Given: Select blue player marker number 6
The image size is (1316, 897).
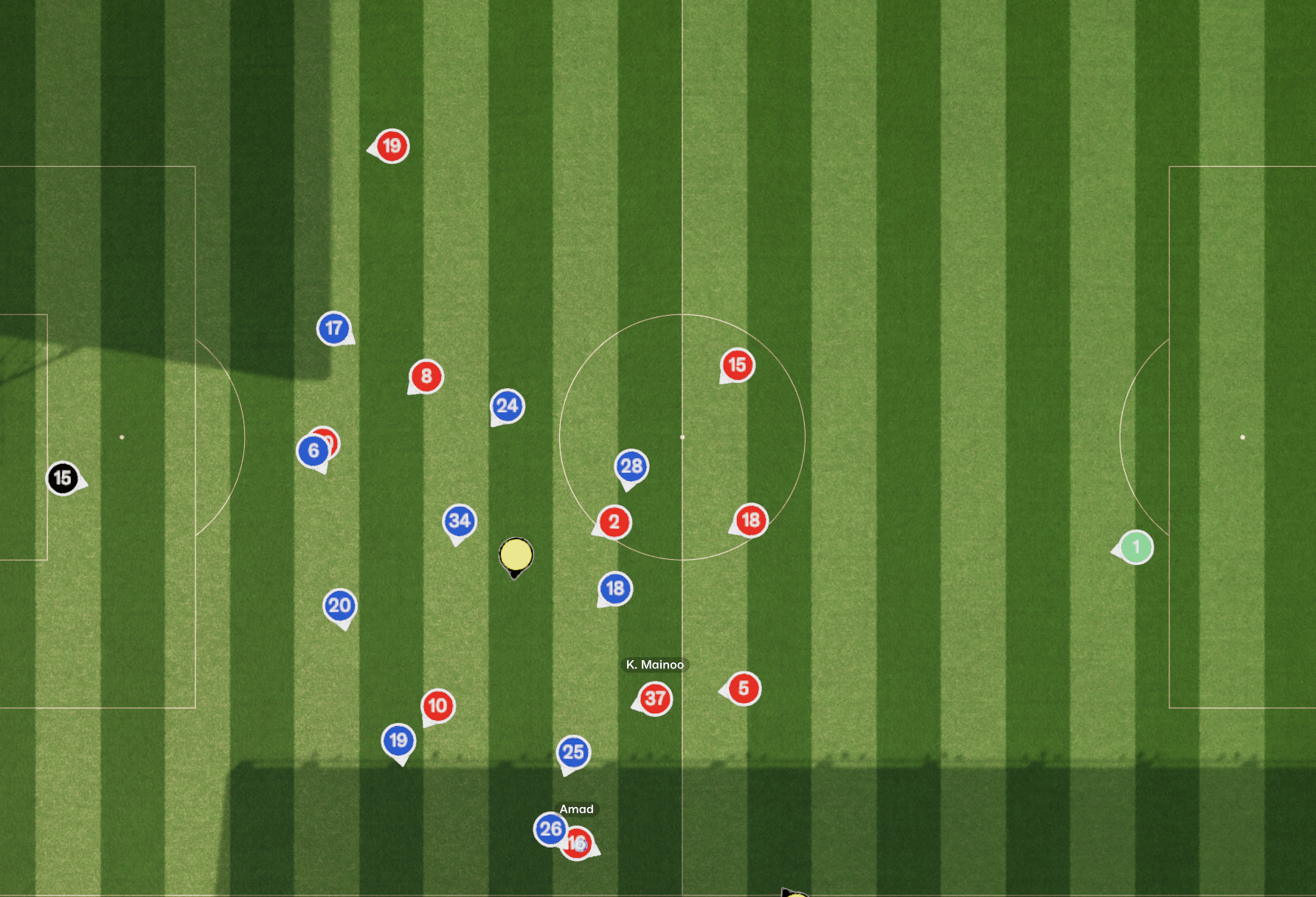Looking at the screenshot, I should (313, 451).
